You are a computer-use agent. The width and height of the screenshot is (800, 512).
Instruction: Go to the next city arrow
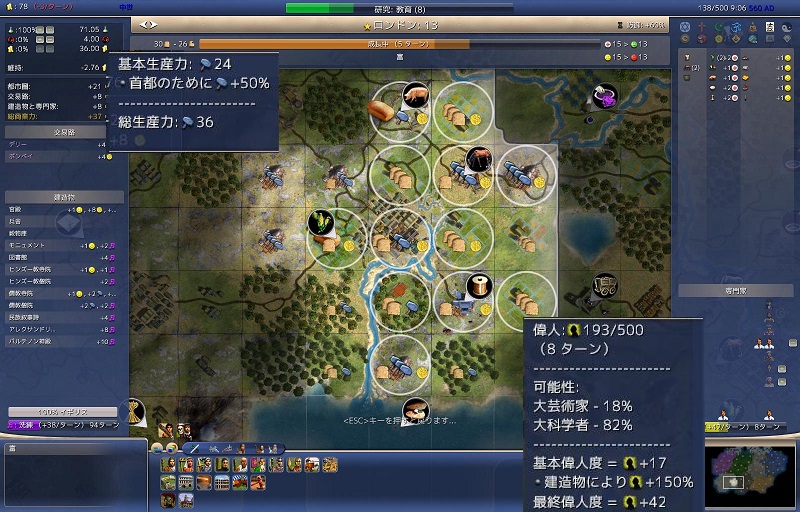(153, 23)
